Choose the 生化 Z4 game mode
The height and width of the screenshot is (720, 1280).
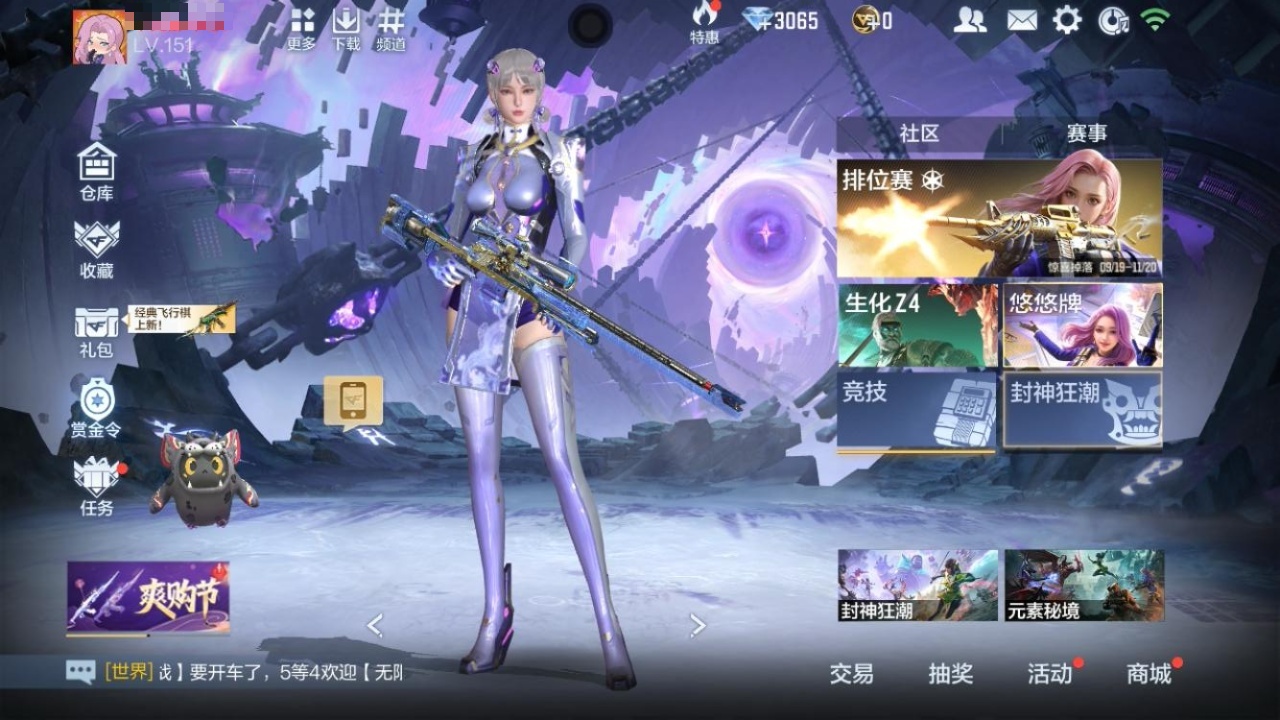point(918,325)
